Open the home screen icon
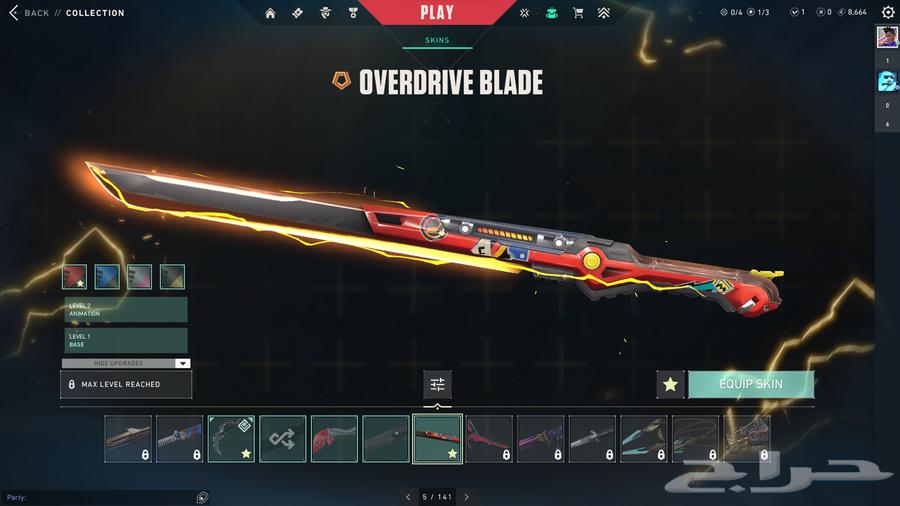Image resolution: width=900 pixels, height=506 pixels. point(271,13)
